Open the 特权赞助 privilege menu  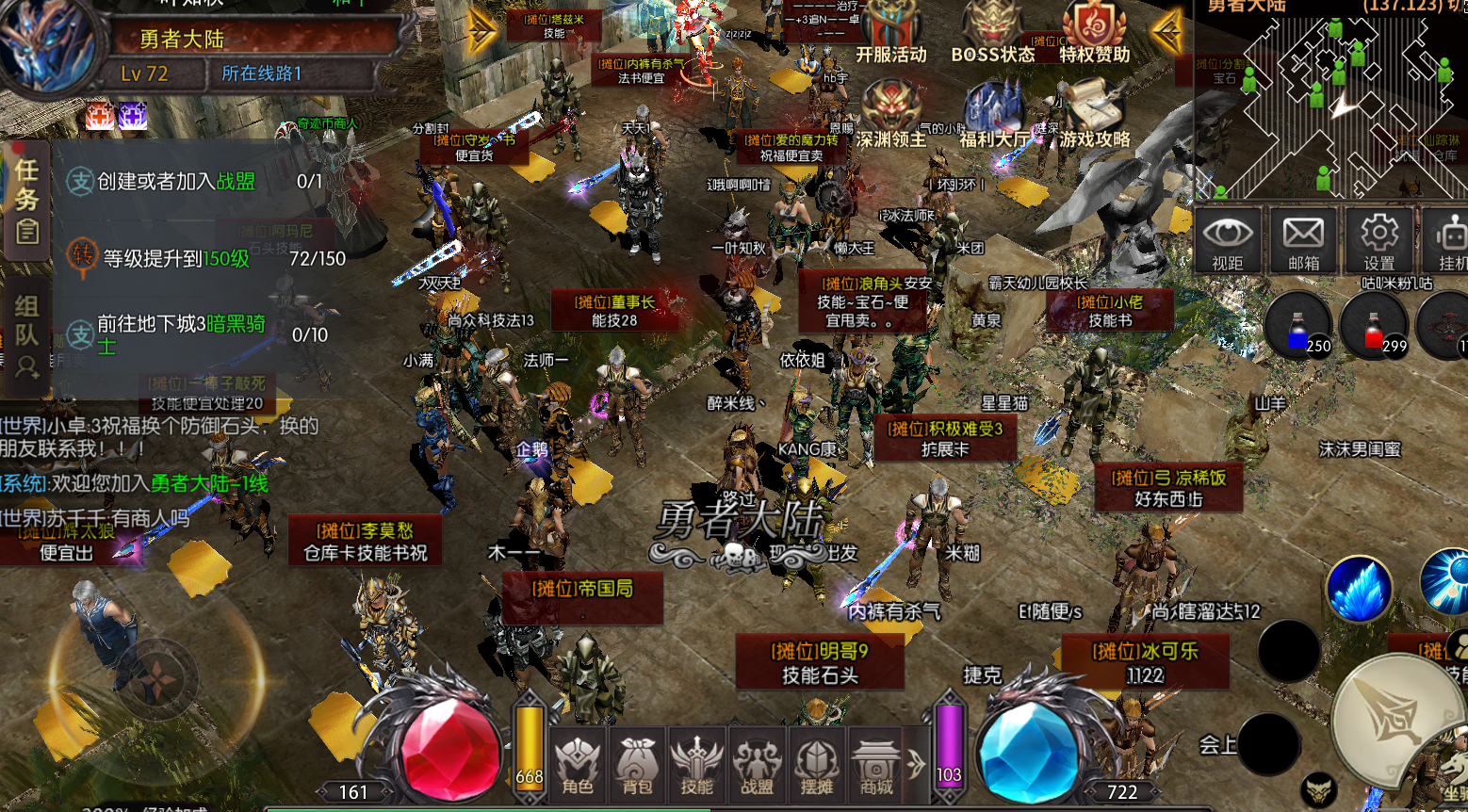[x=1094, y=34]
